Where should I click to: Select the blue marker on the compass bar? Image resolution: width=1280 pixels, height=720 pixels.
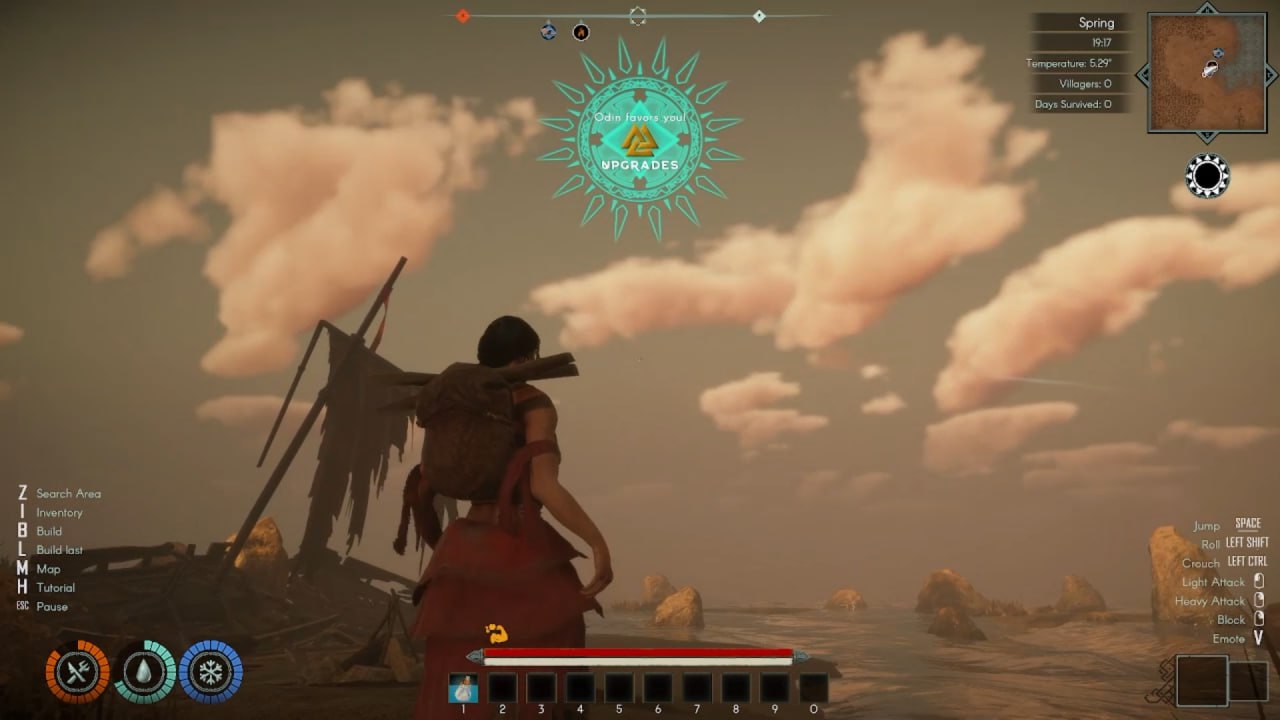coord(548,32)
